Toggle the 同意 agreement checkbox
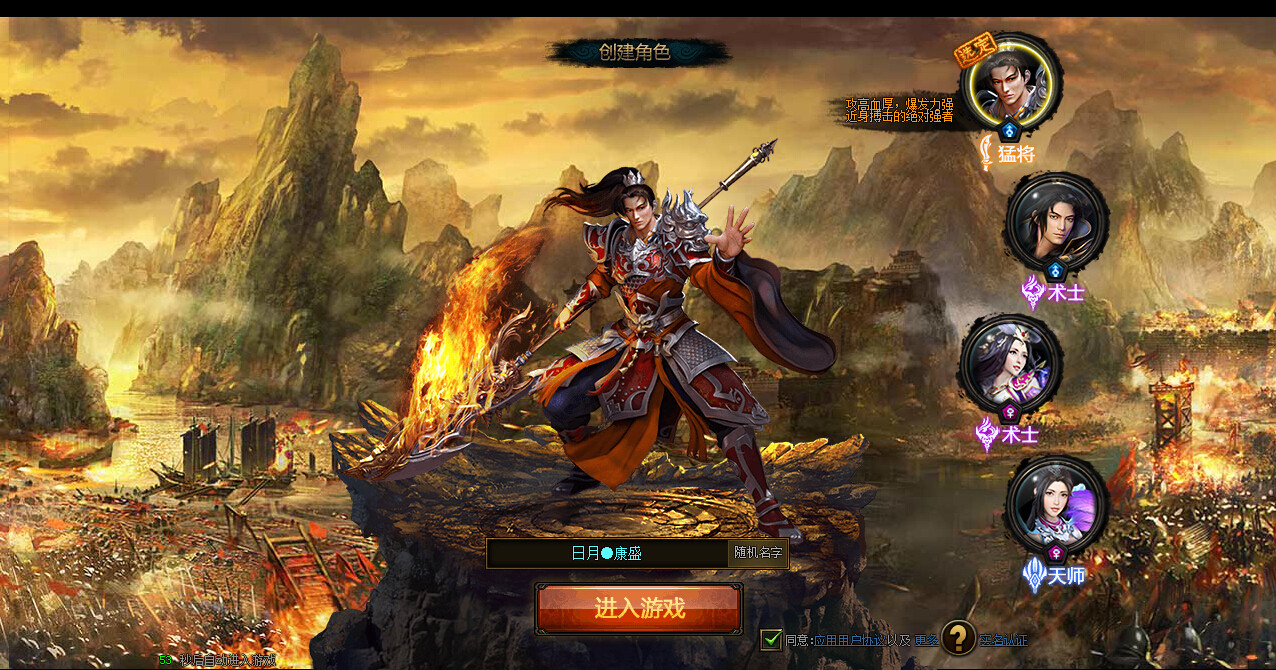The width and height of the screenshot is (1276, 670). coord(771,639)
